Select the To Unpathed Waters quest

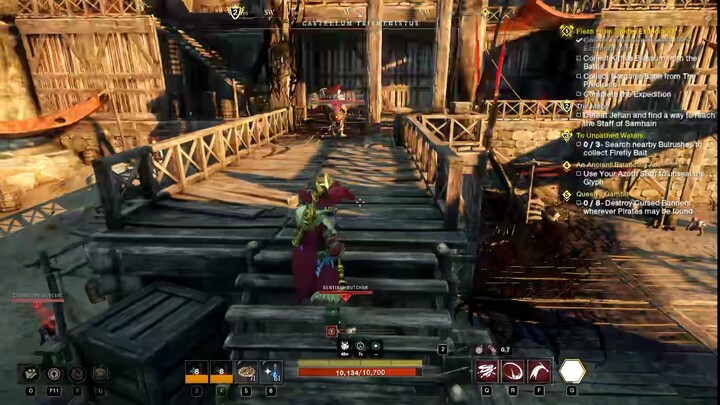tap(611, 135)
